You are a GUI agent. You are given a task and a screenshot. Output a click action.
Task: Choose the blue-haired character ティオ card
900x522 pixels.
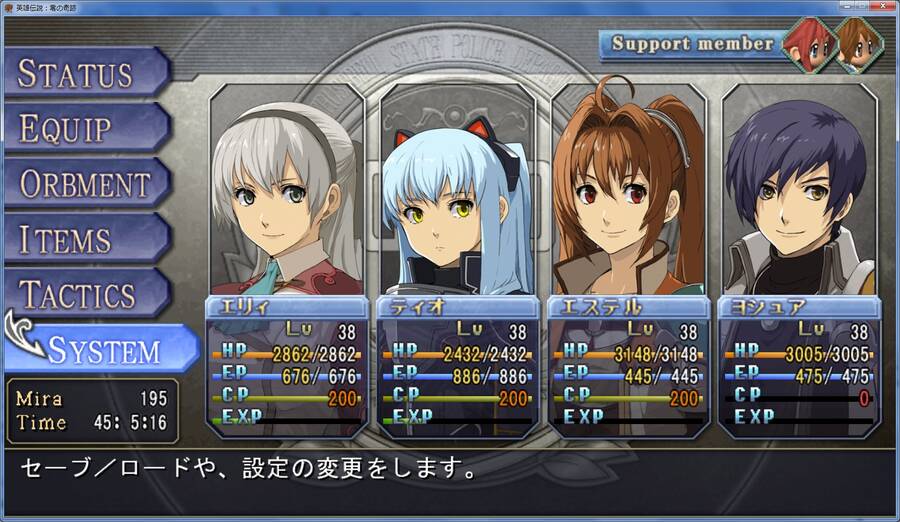tap(457, 260)
